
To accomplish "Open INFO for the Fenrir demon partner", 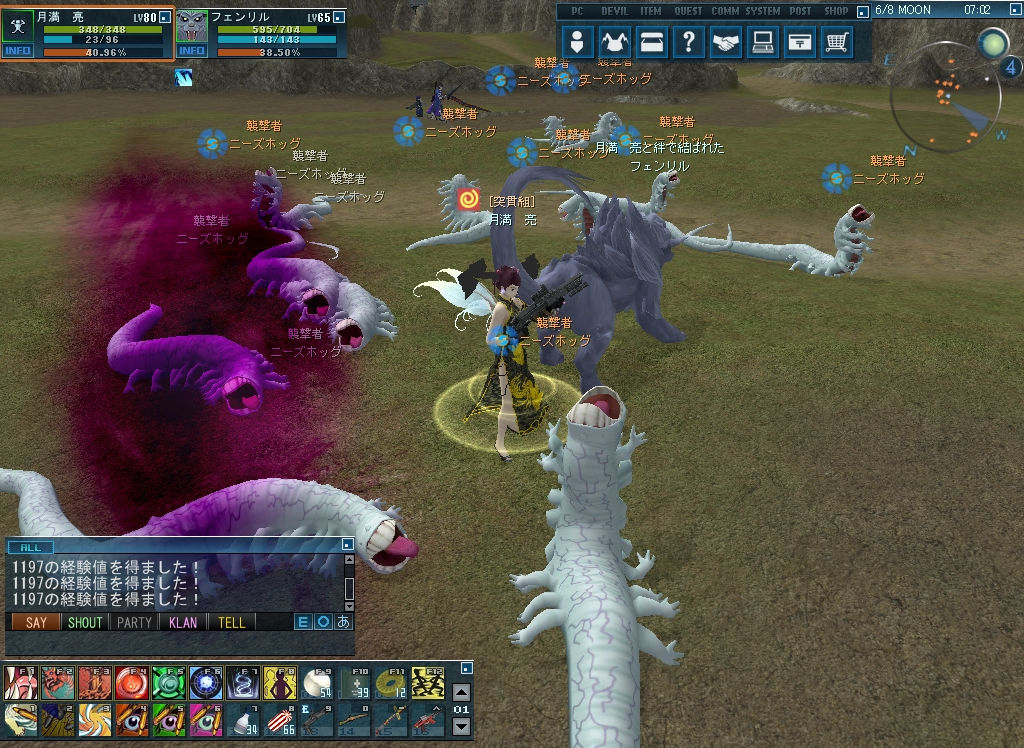I will [192, 51].
